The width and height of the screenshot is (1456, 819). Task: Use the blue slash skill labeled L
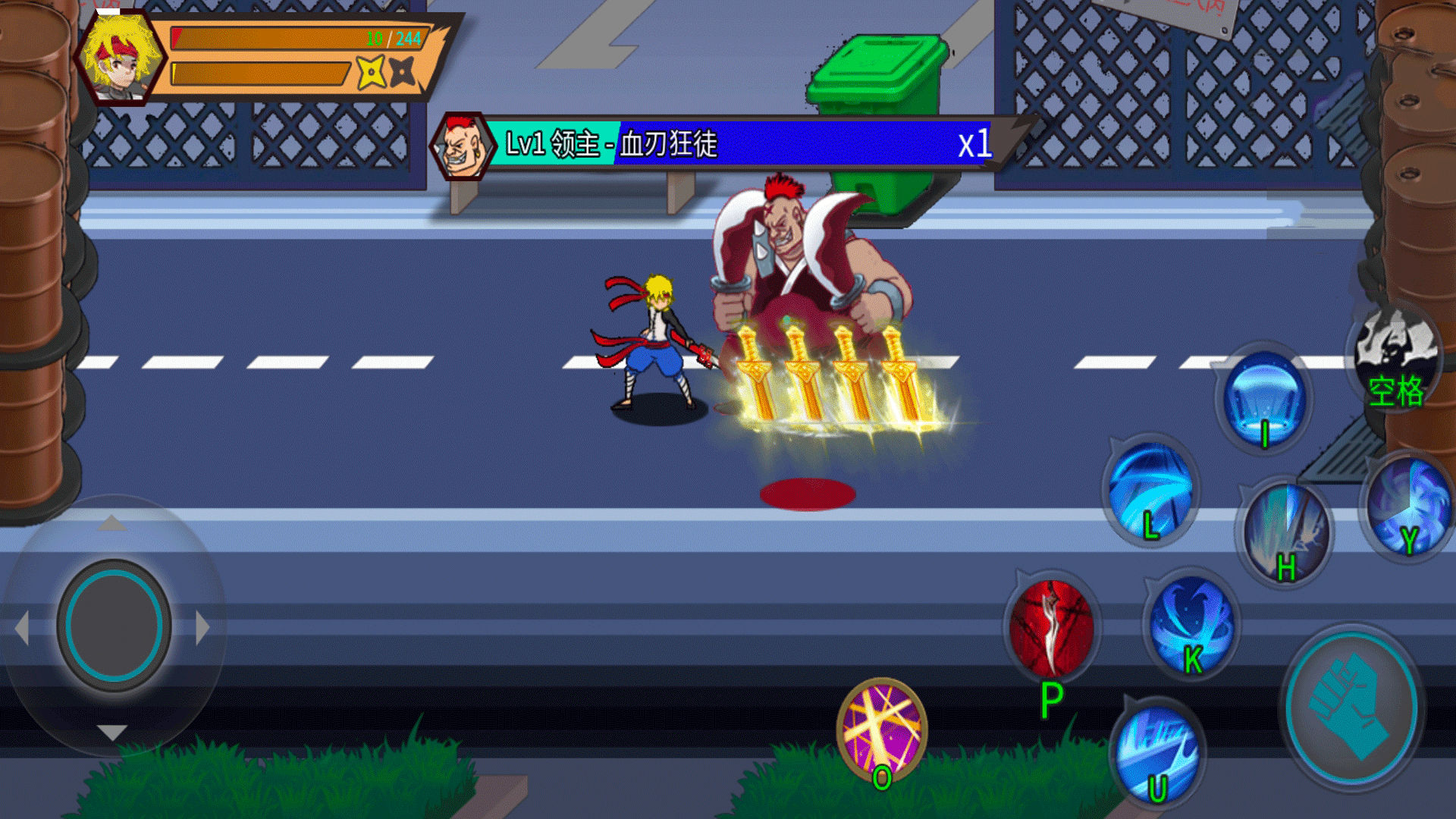pyautogui.click(x=1150, y=489)
